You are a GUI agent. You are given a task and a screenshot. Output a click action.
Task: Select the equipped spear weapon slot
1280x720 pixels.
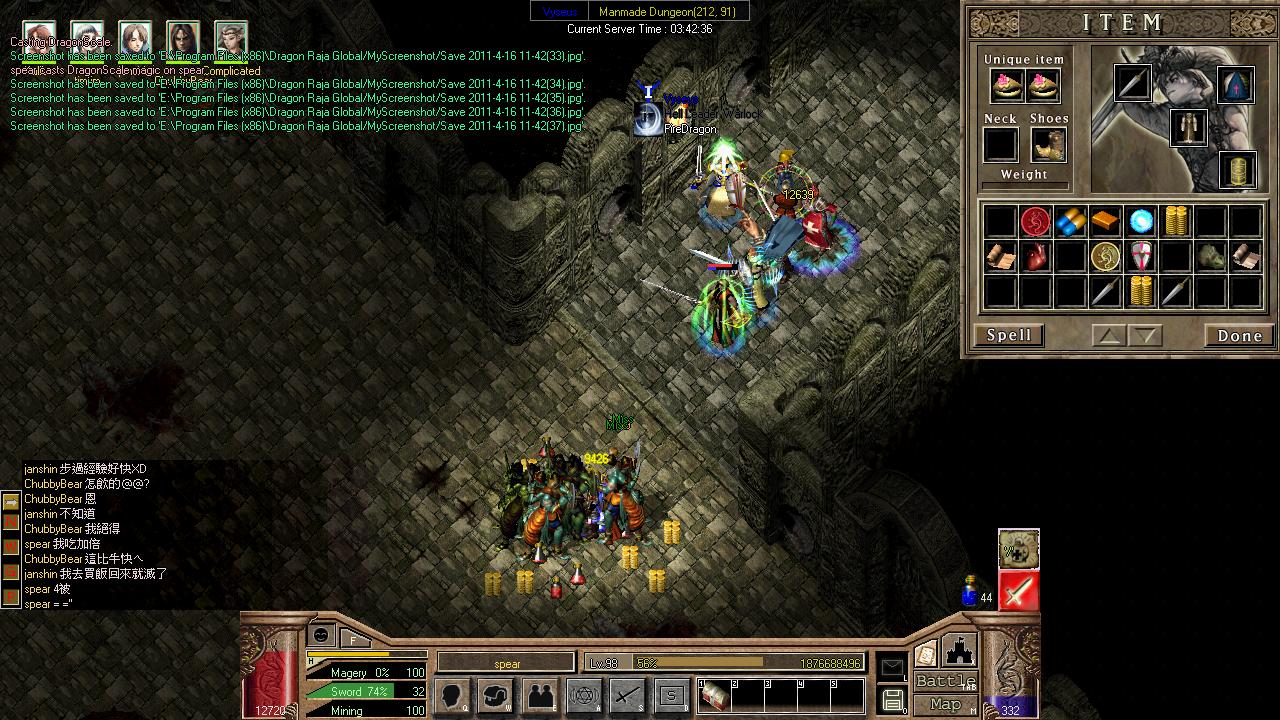(x=1133, y=83)
